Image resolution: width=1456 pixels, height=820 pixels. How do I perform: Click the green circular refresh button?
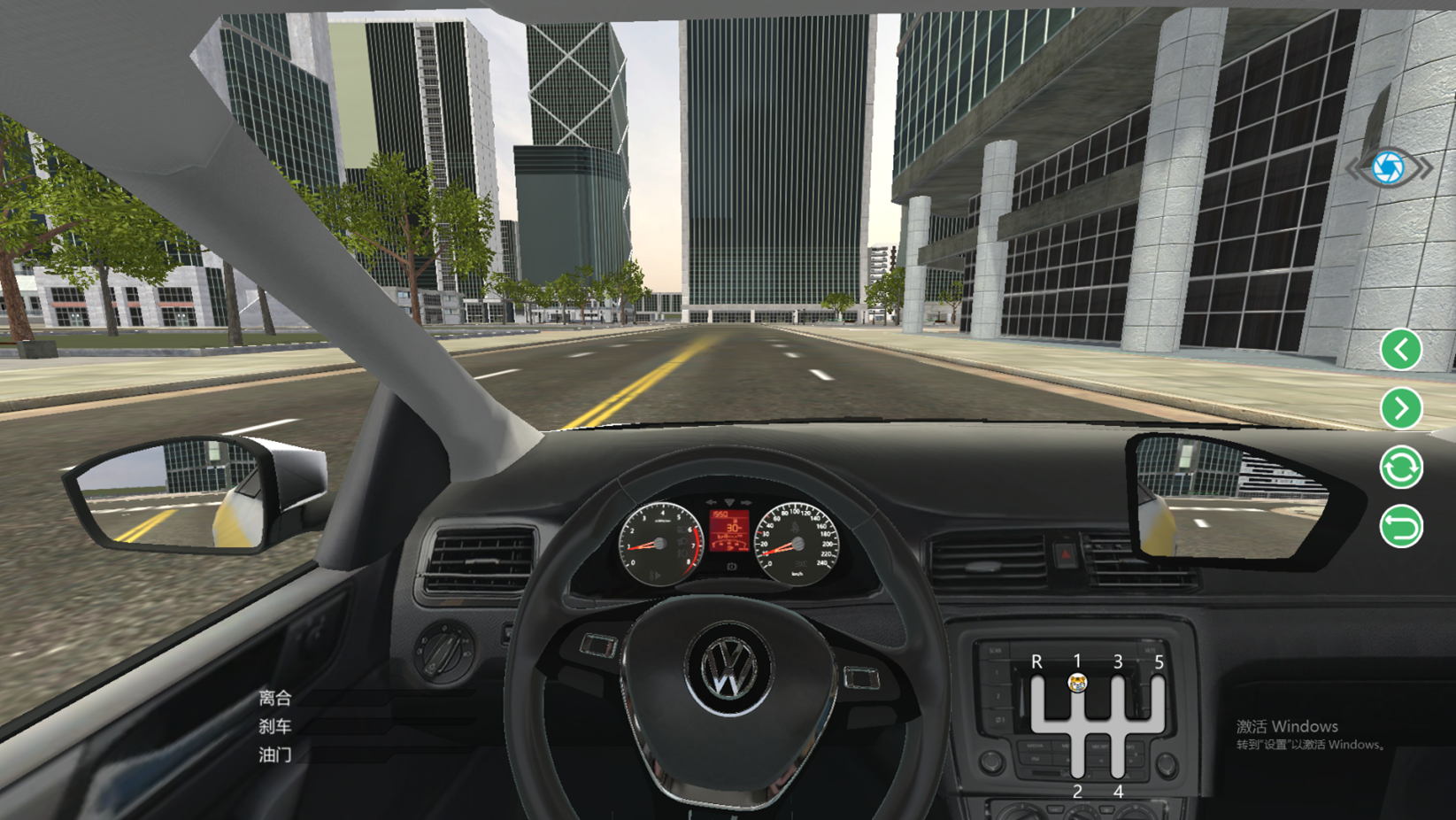point(1400,468)
